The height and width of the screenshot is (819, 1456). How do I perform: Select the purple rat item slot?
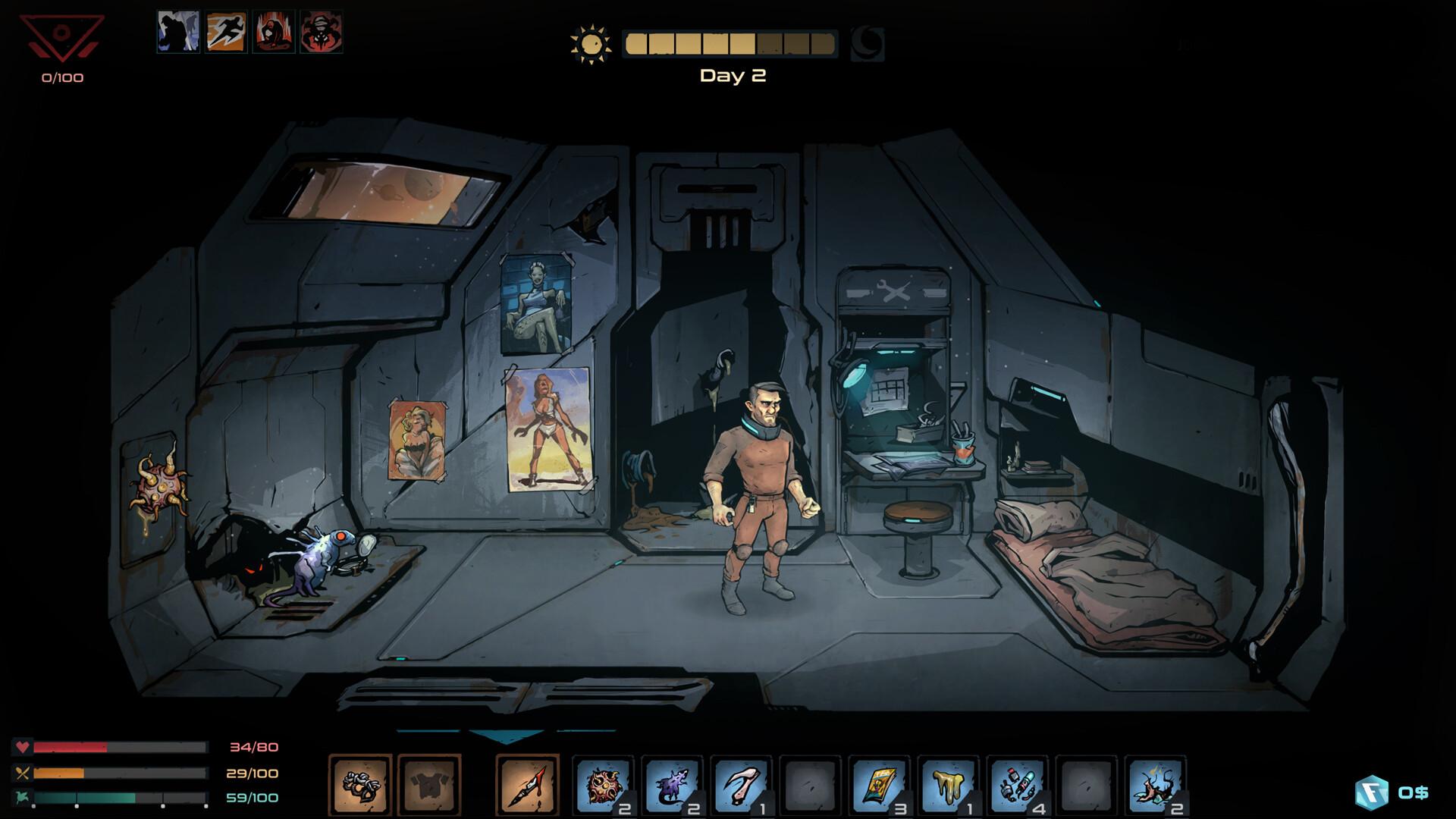tap(673, 786)
